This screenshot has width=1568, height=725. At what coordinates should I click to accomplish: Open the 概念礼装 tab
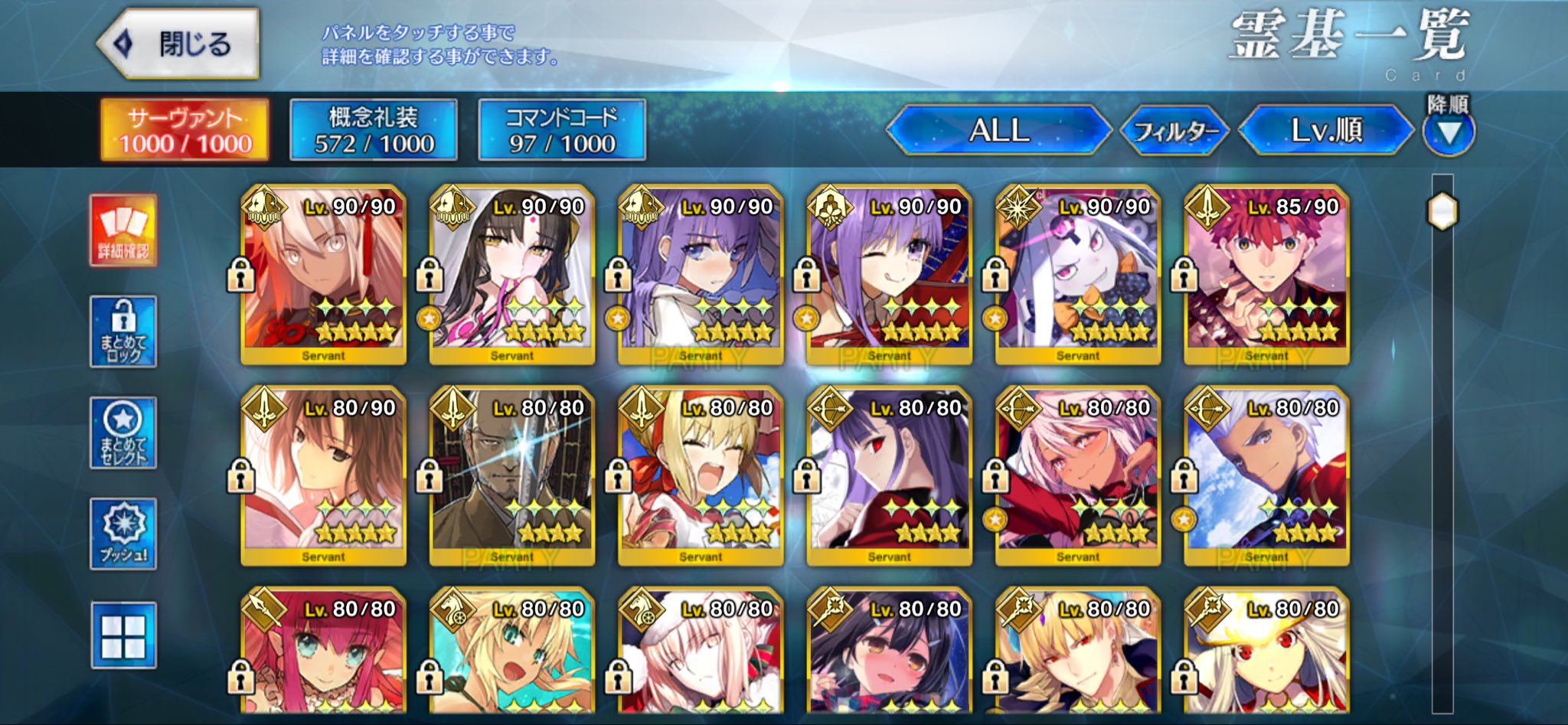[x=374, y=130]
